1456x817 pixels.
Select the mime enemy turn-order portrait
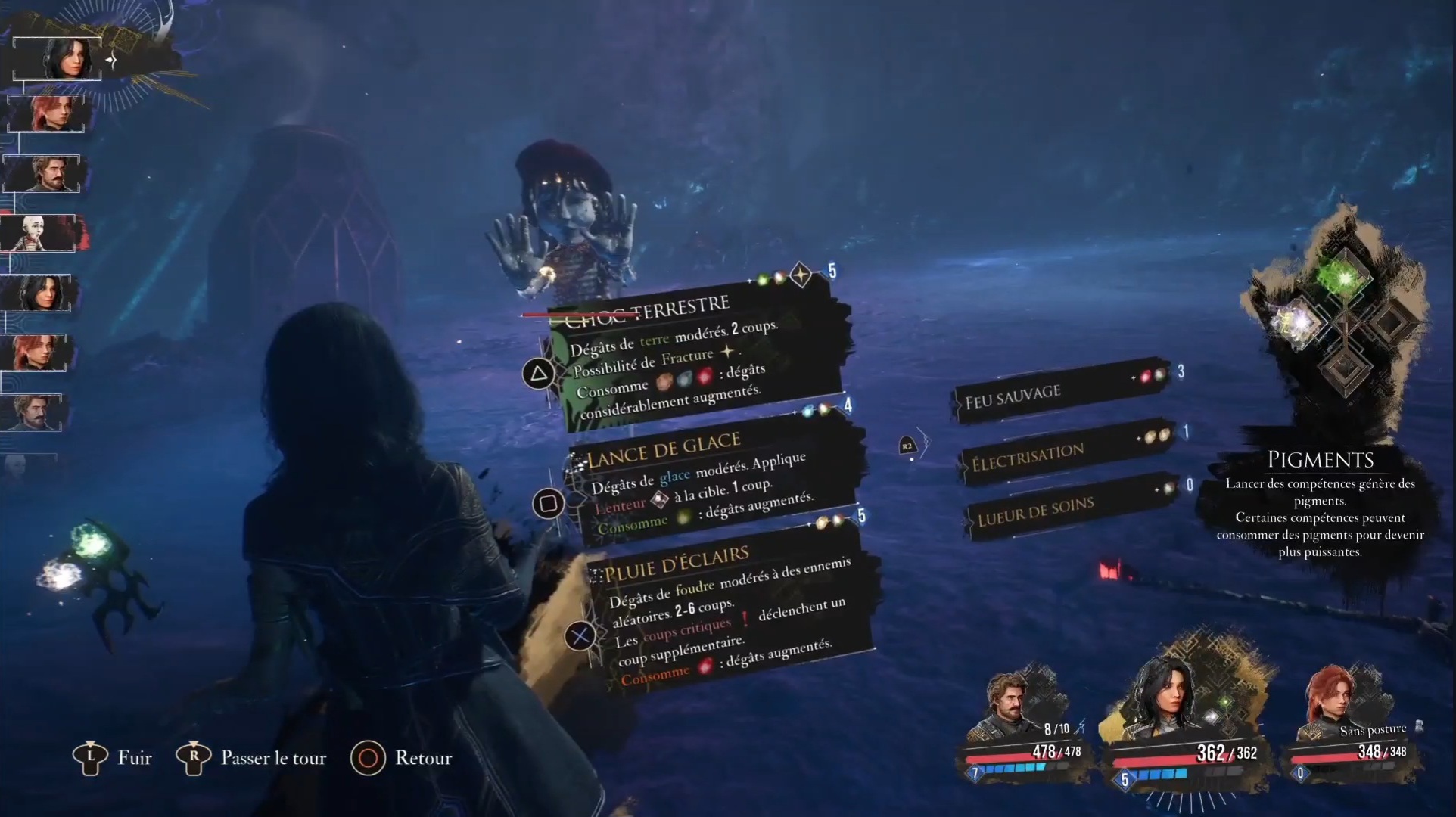pos(42,233)
